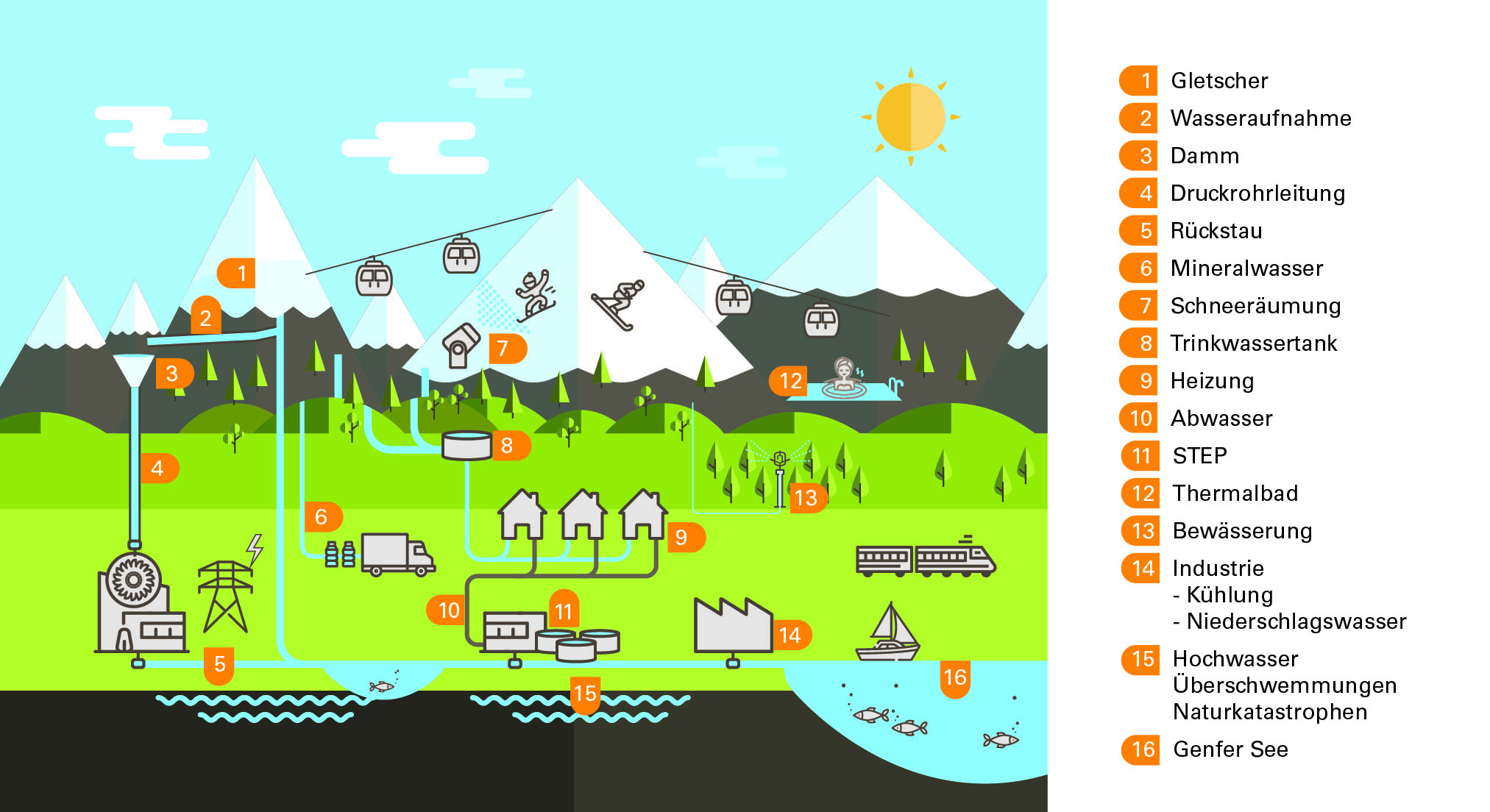Open the Thermalbad legend entry

click(1235, 494)
